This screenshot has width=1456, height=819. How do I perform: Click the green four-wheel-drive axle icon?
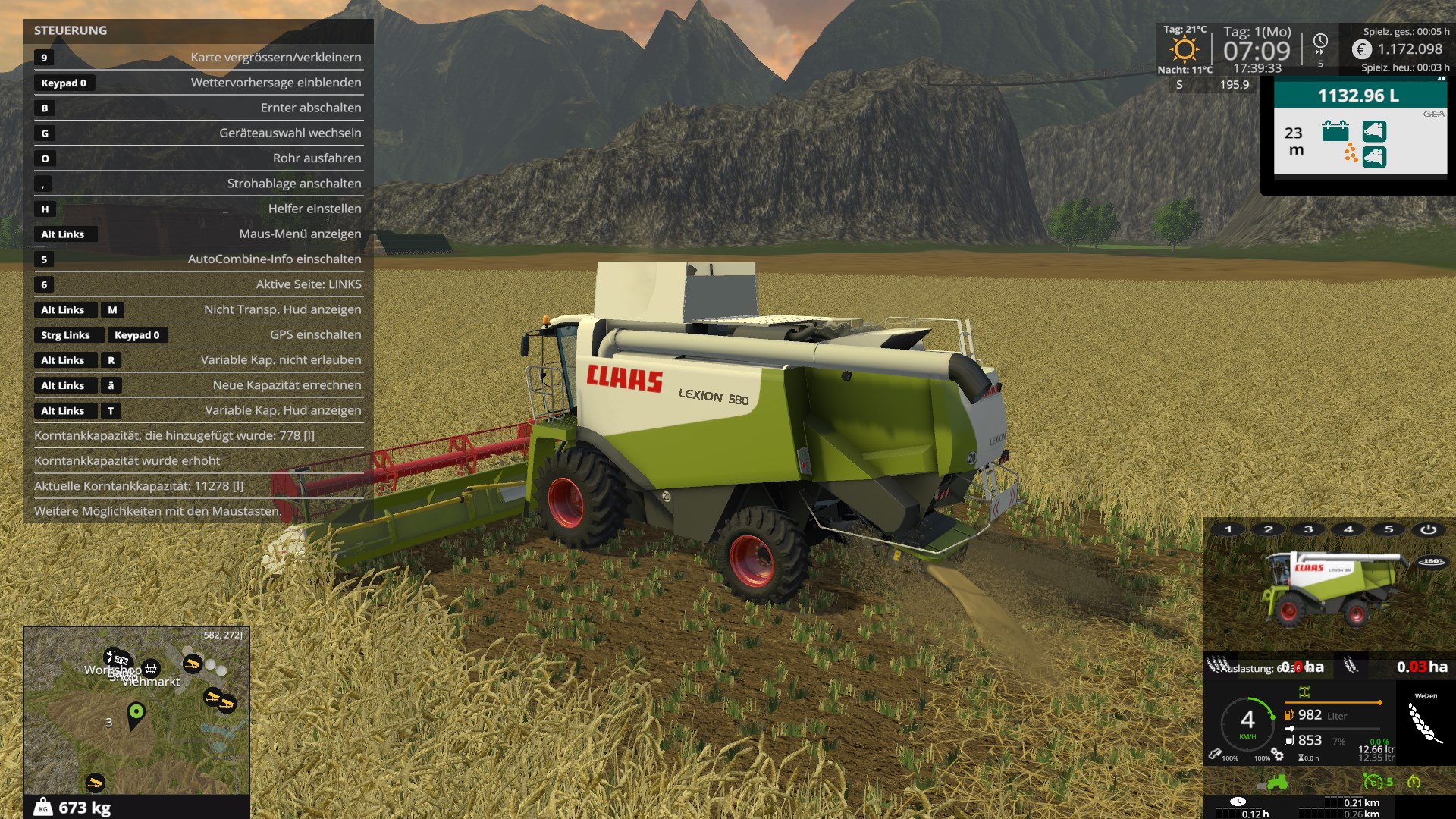(x=1304, y=692)
